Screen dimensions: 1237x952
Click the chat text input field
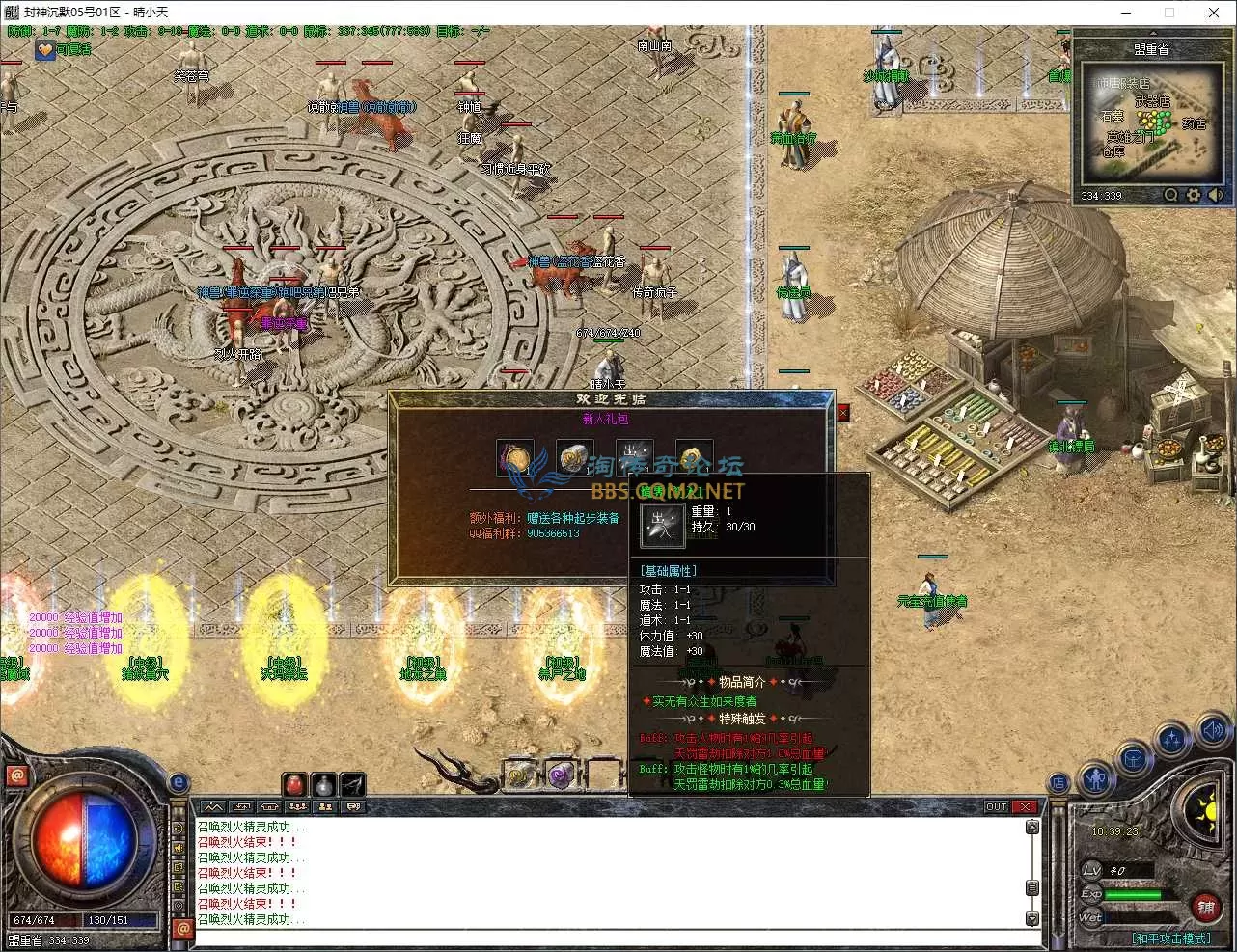click(618, 938)
